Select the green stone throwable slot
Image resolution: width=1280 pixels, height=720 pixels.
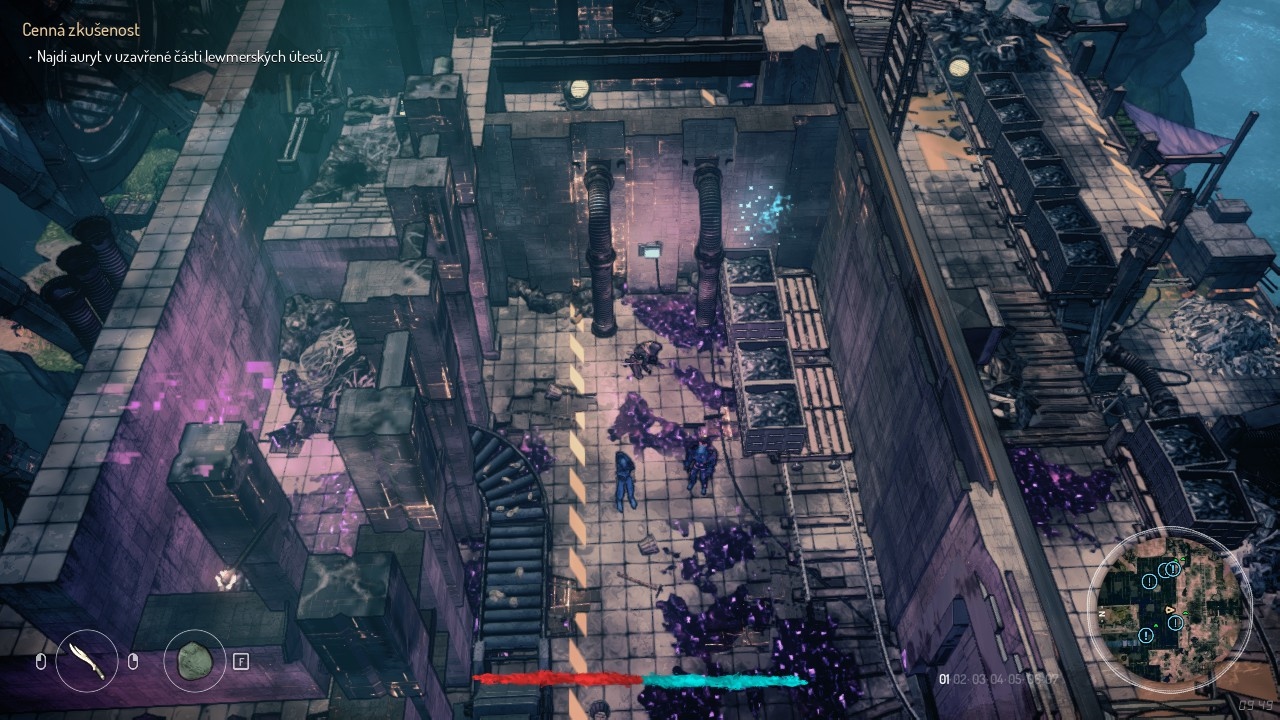(x=194, y=661)
